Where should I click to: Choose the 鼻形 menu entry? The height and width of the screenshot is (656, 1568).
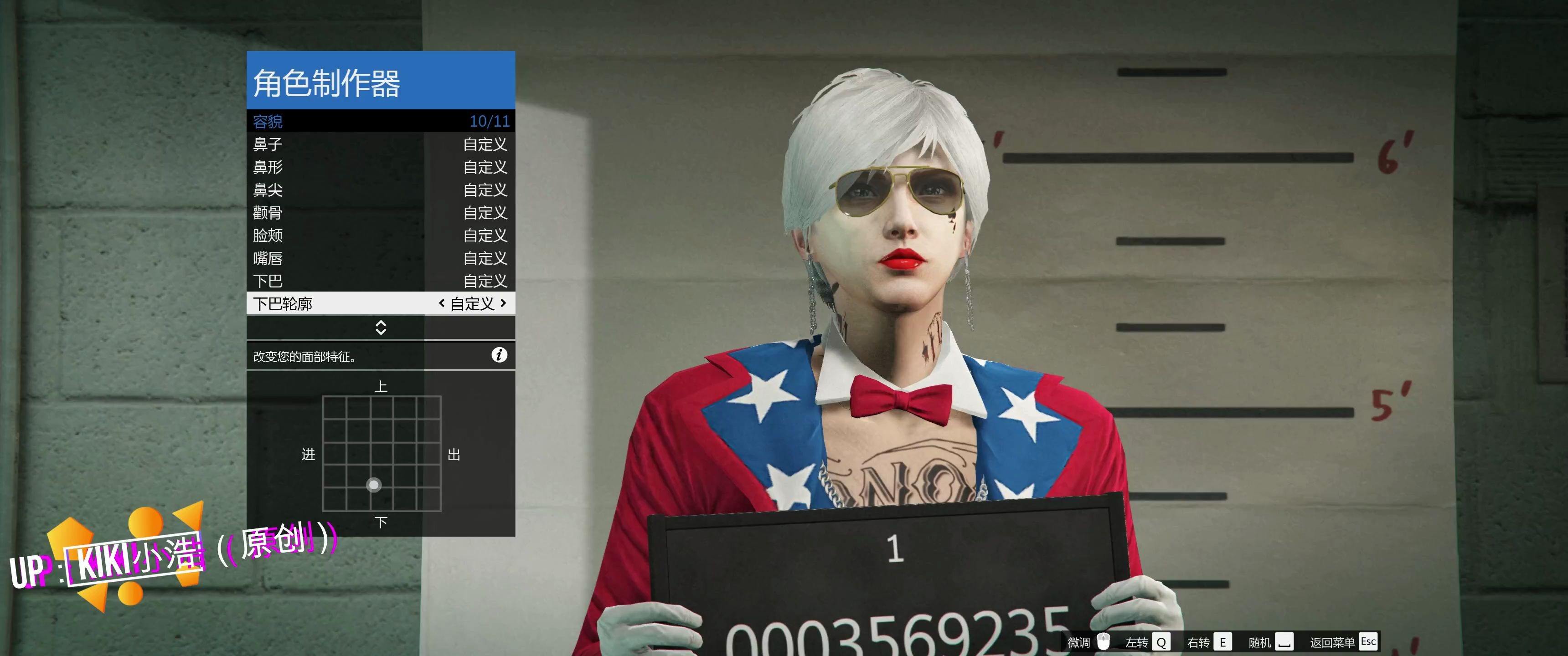coord(381,167)
